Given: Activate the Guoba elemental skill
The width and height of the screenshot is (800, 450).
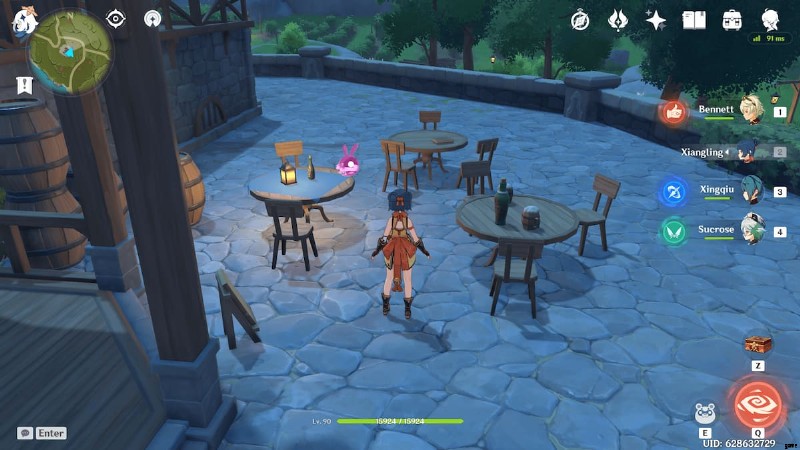Looking at the screenshot, I should 705,412.
